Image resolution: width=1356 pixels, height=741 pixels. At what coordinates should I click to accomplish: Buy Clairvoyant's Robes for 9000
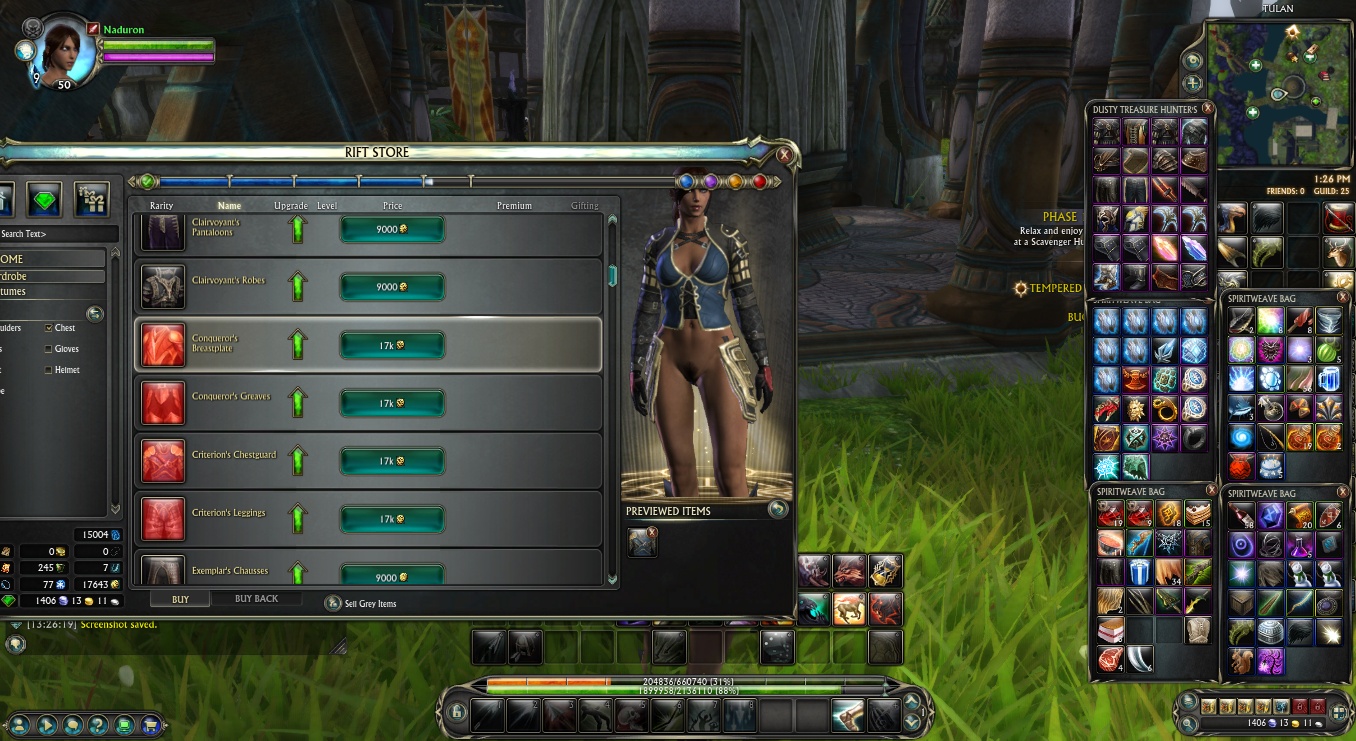click(392, 287)
